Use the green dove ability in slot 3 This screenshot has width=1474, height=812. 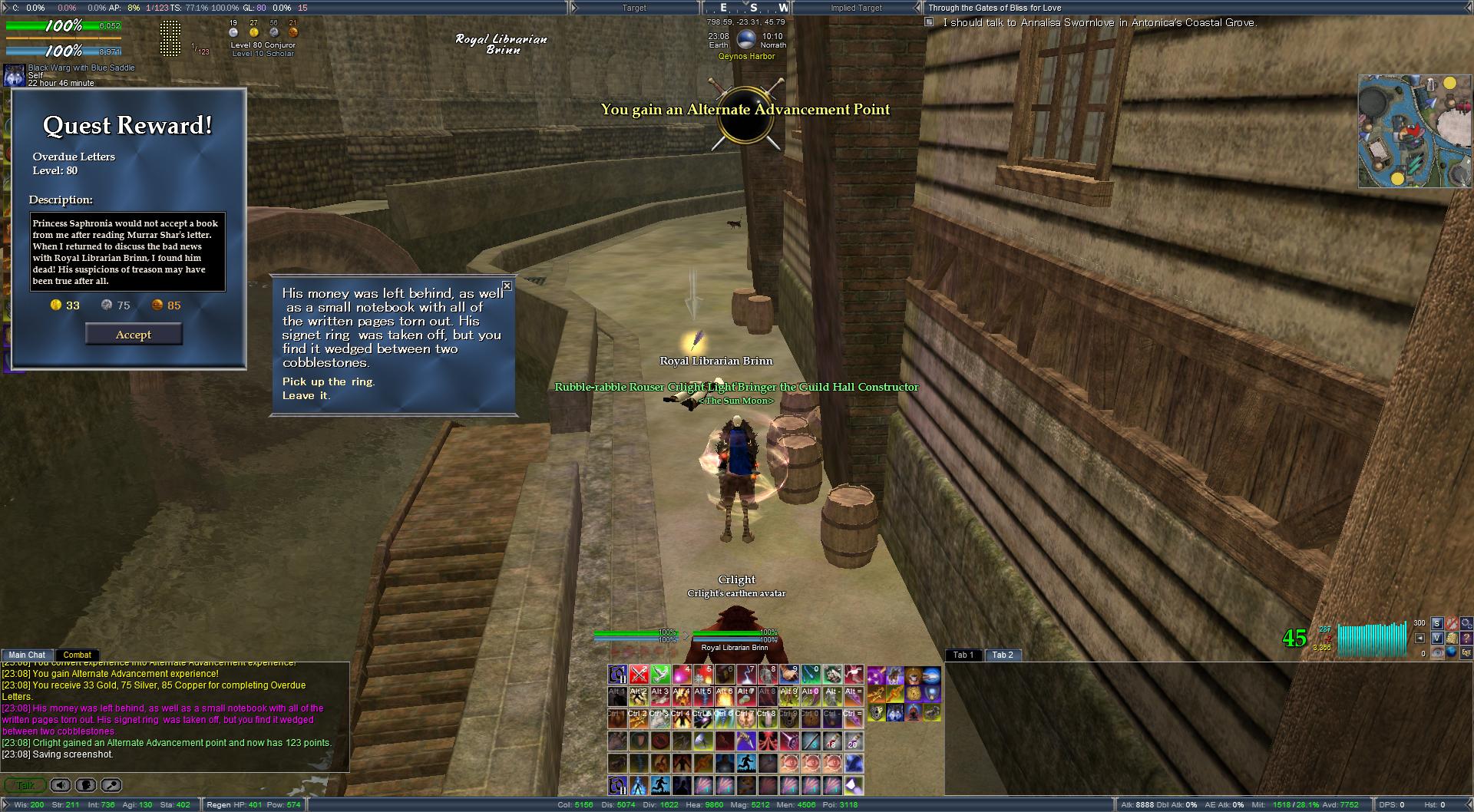(x=660, y=675)
